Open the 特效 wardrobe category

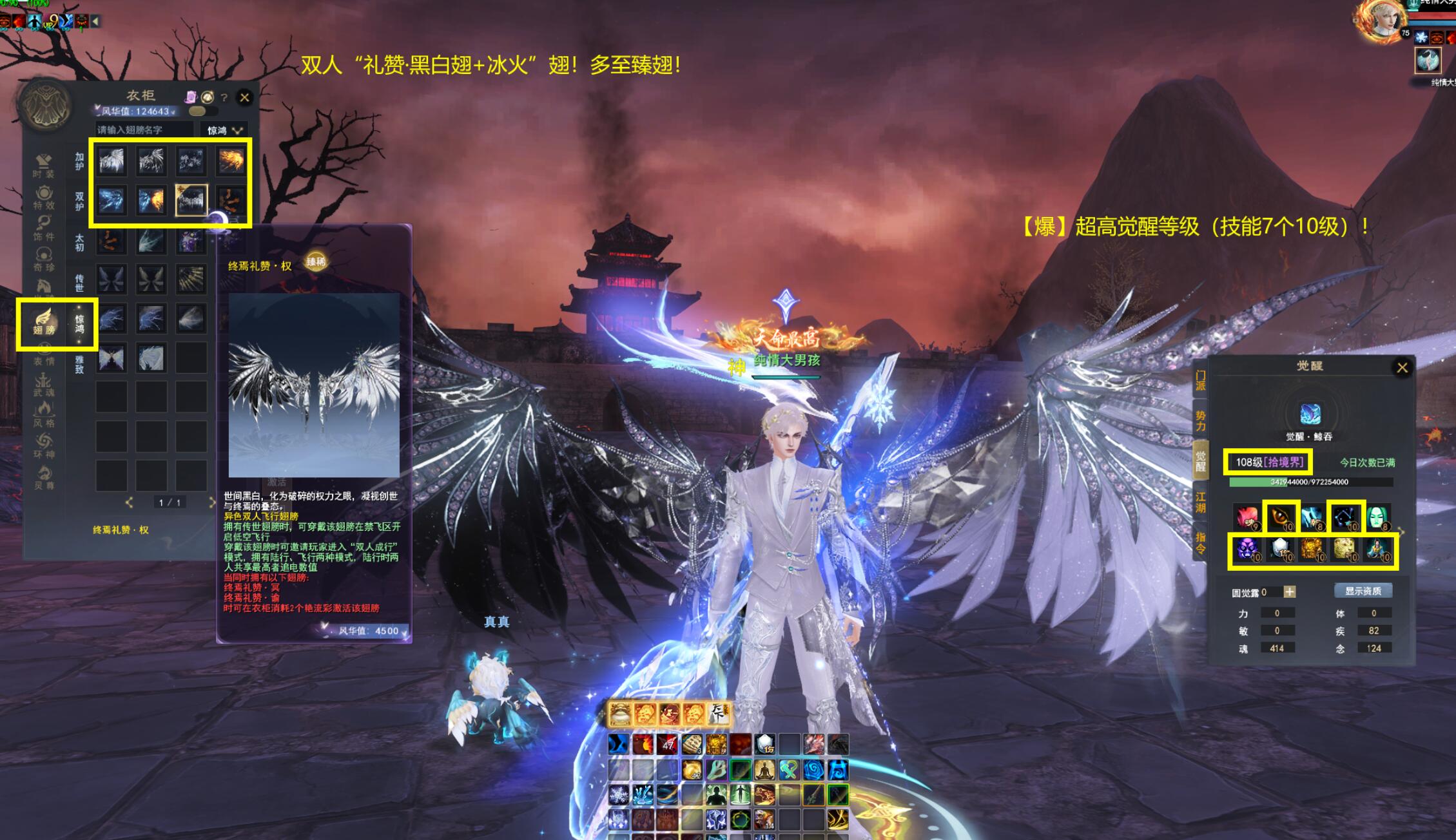point(44,197)
